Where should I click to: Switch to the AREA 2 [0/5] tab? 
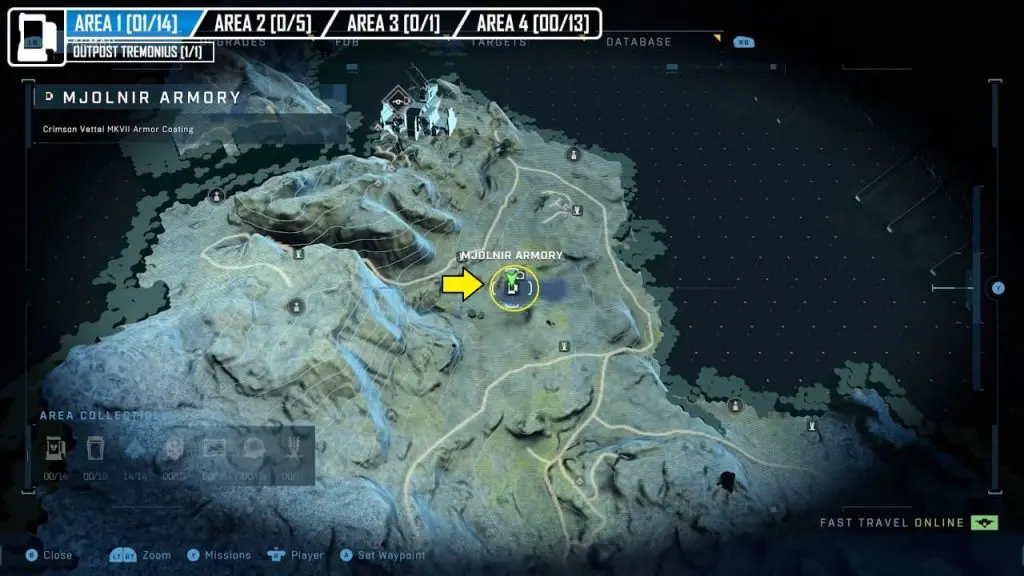pos(263,23)
